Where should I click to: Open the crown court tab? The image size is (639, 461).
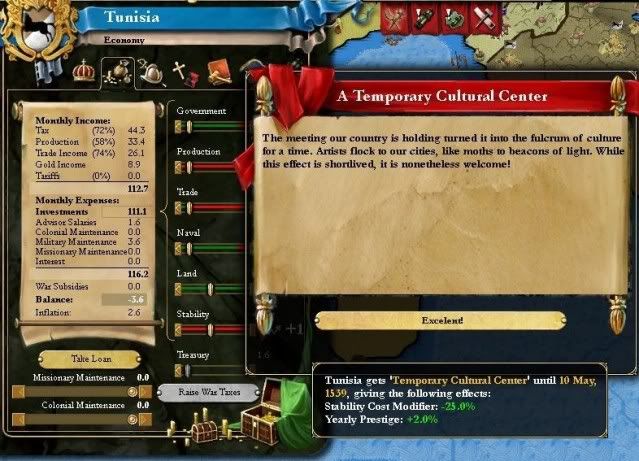coord(83,71)
